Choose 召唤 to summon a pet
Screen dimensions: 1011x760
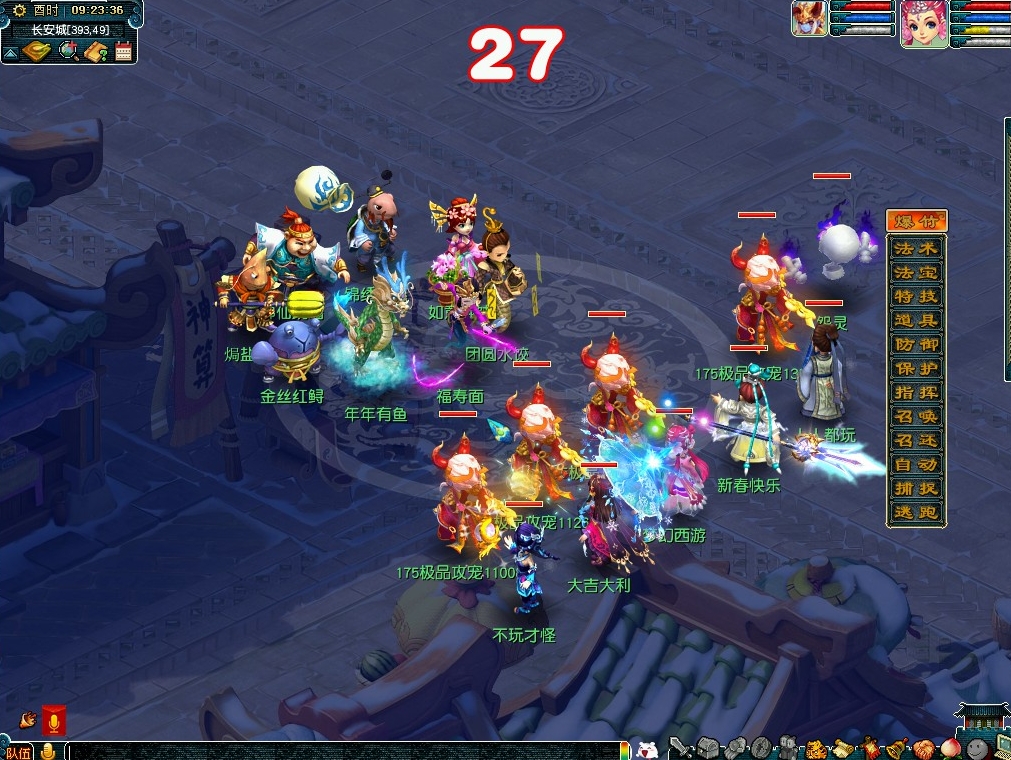[916, 416]
